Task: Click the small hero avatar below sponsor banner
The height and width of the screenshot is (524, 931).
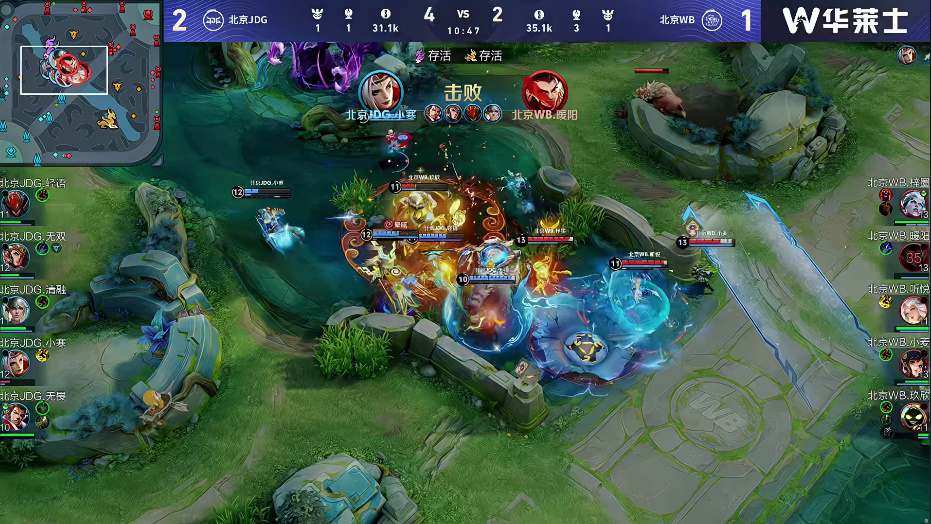Action: coord(906,55)
